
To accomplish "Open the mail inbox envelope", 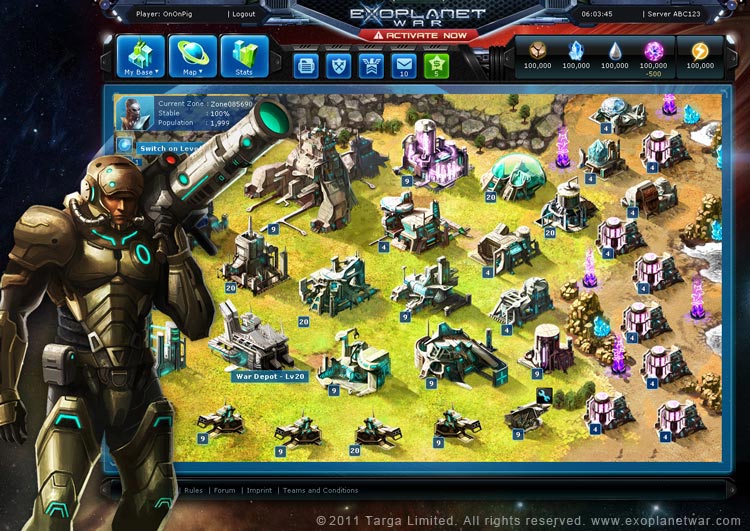I will click(403, 65).
